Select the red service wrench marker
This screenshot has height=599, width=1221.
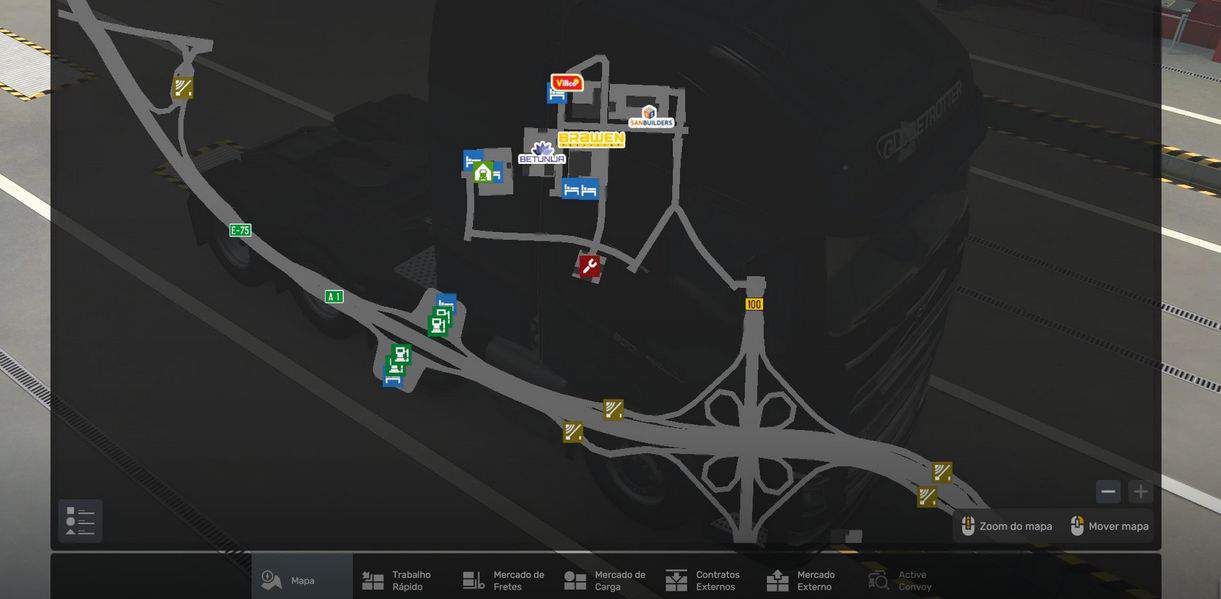[x=589, y=265]
